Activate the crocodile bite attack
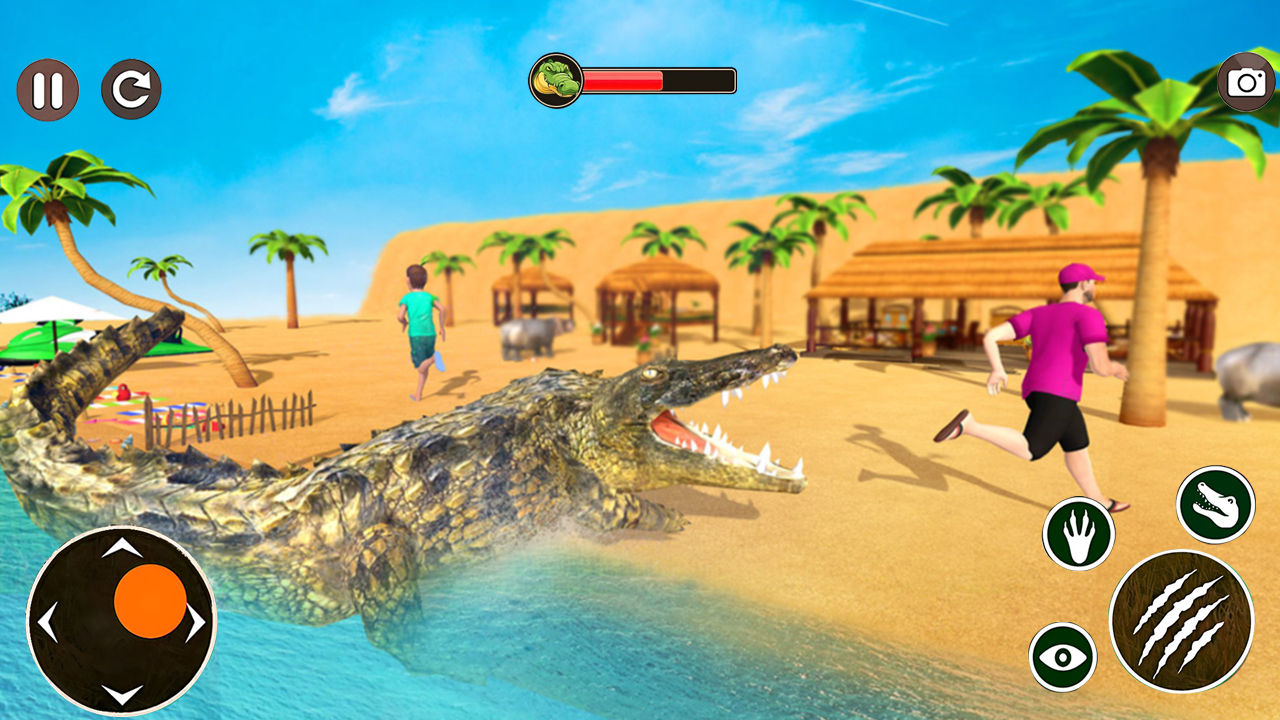 pos(1214,505)
